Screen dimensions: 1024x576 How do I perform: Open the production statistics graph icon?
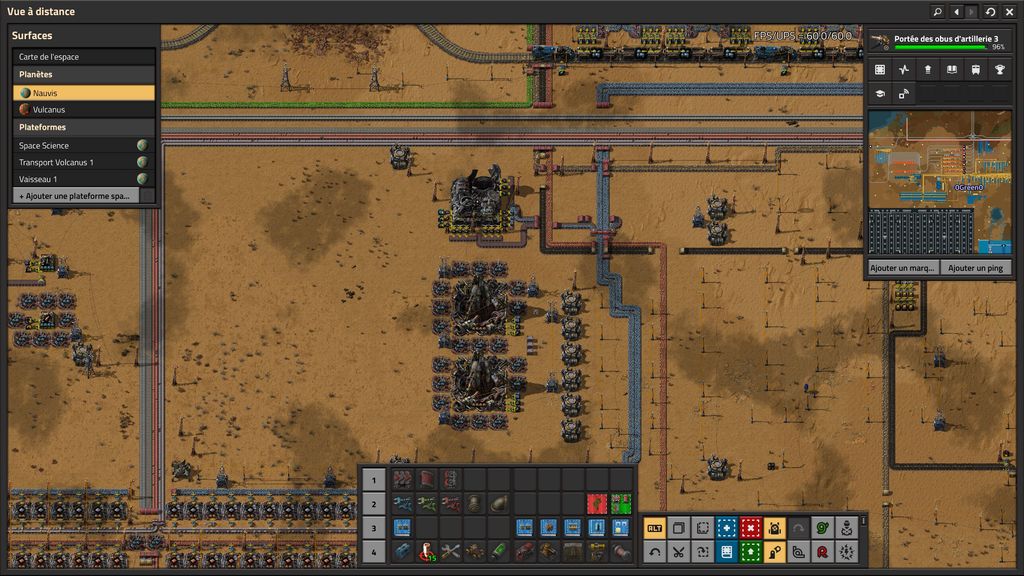click(x=904, y=70)
